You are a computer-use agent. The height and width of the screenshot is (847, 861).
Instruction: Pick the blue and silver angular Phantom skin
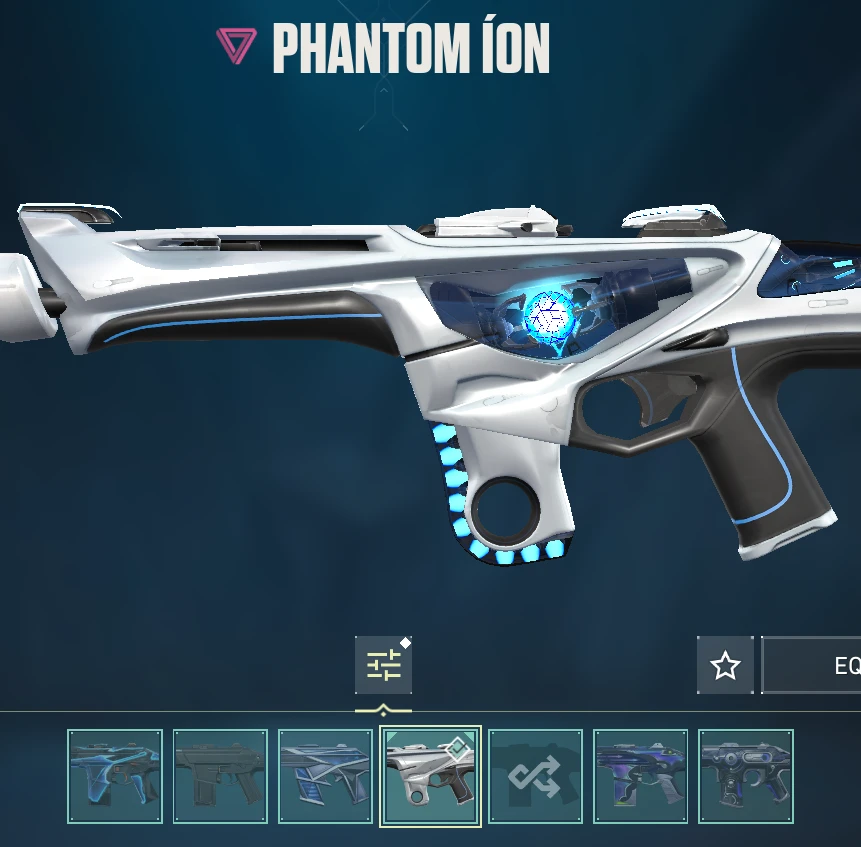pos(325,776)
